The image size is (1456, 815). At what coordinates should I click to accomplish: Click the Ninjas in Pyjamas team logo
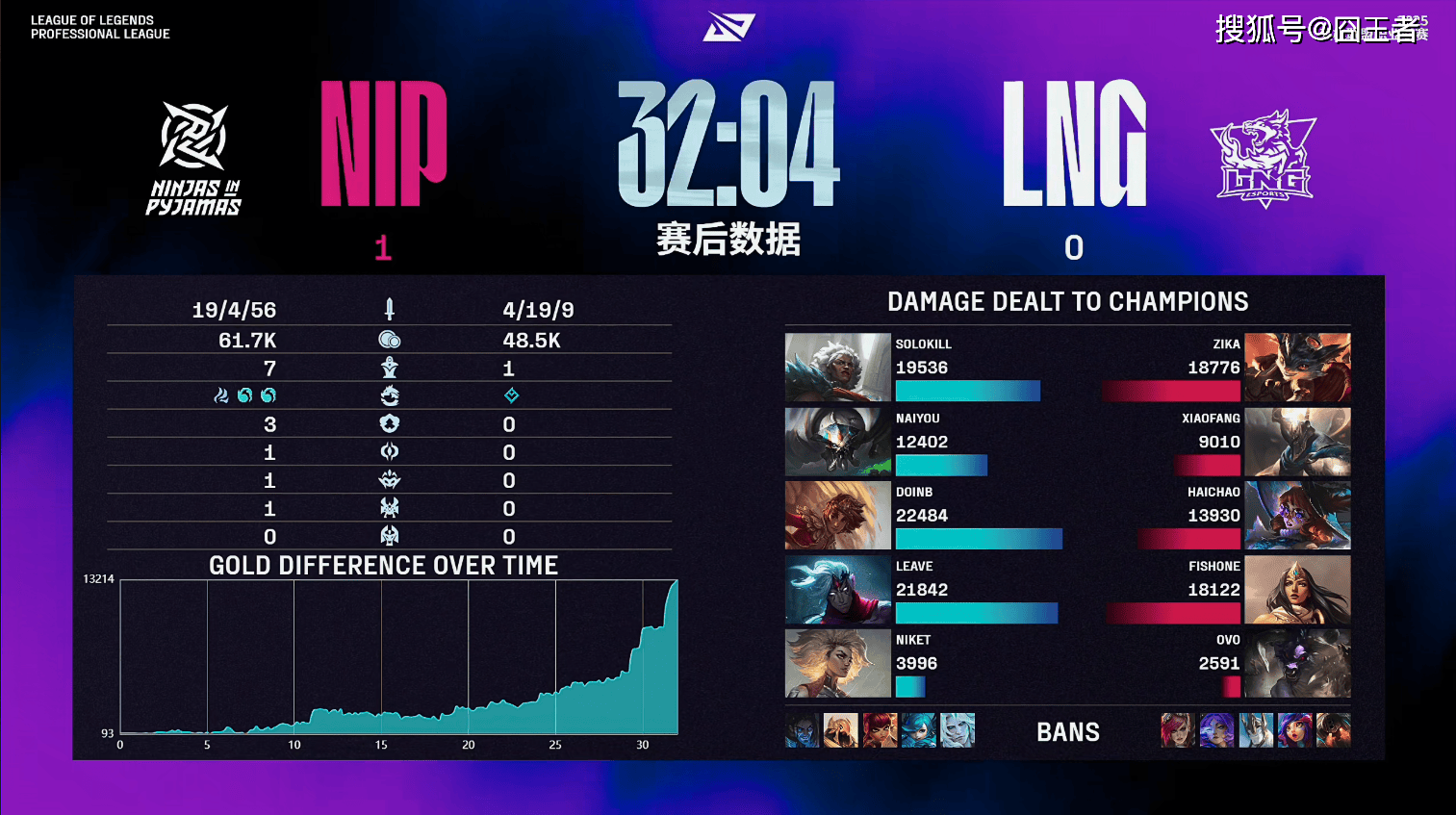(x=193, y=159)
